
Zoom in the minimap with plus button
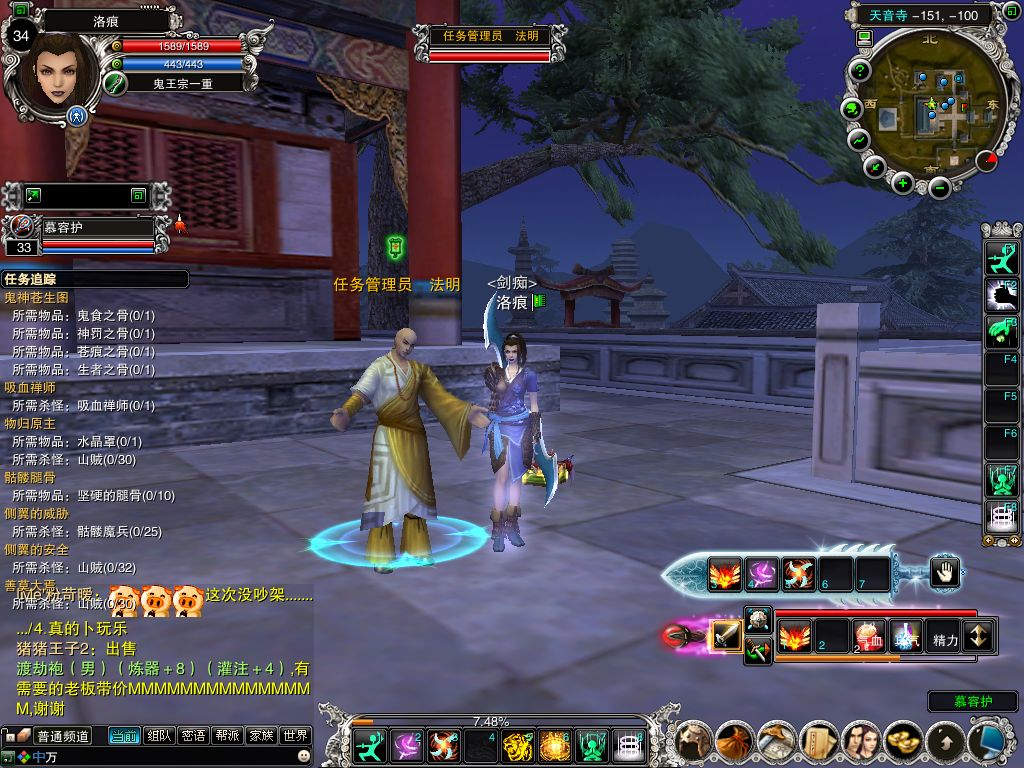click(903, 182)
